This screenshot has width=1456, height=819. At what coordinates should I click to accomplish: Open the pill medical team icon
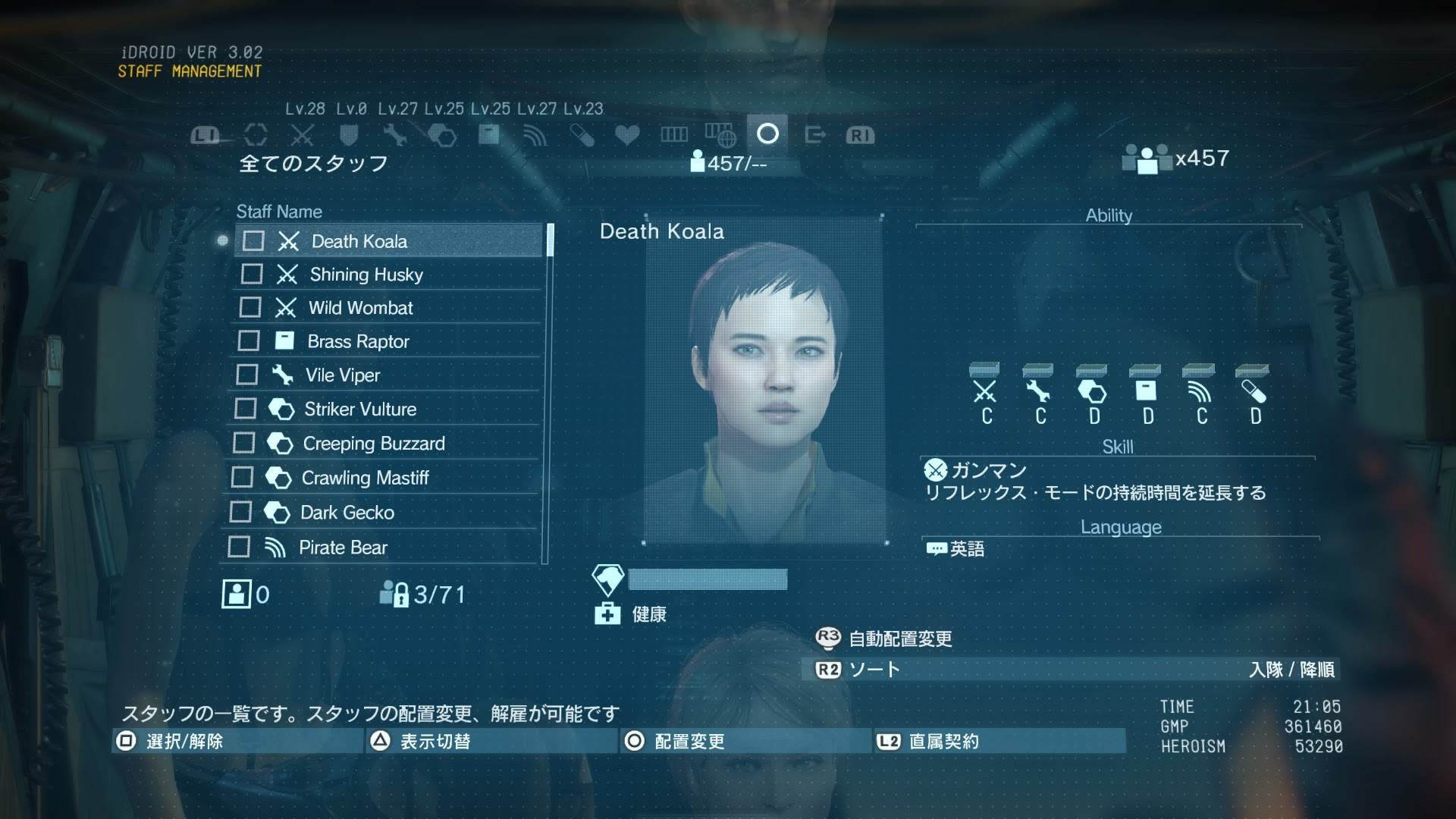[581, 134]
